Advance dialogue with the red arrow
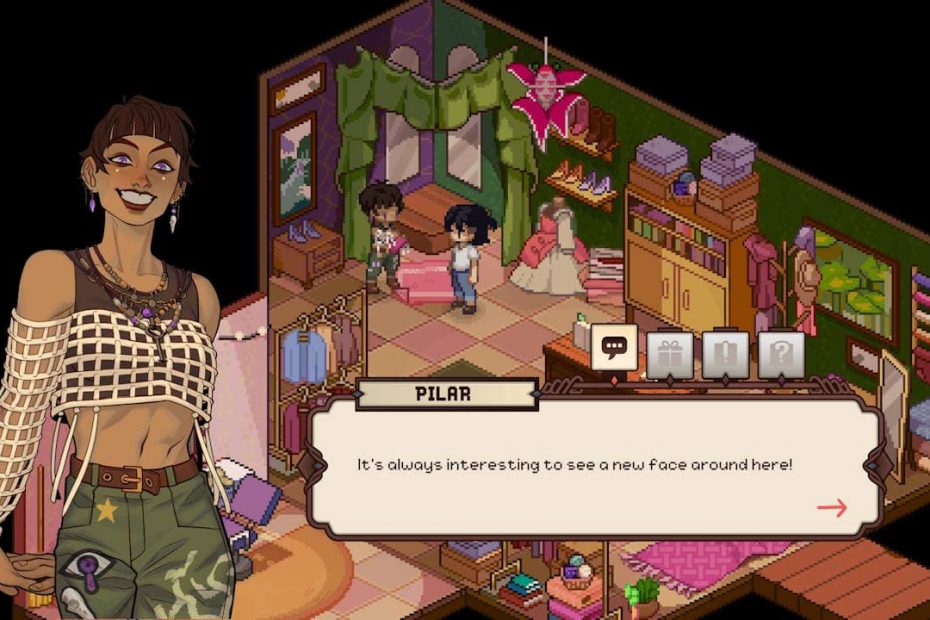Image resolution: width=930 pixels, height=620 pixels. coord(832,507)
